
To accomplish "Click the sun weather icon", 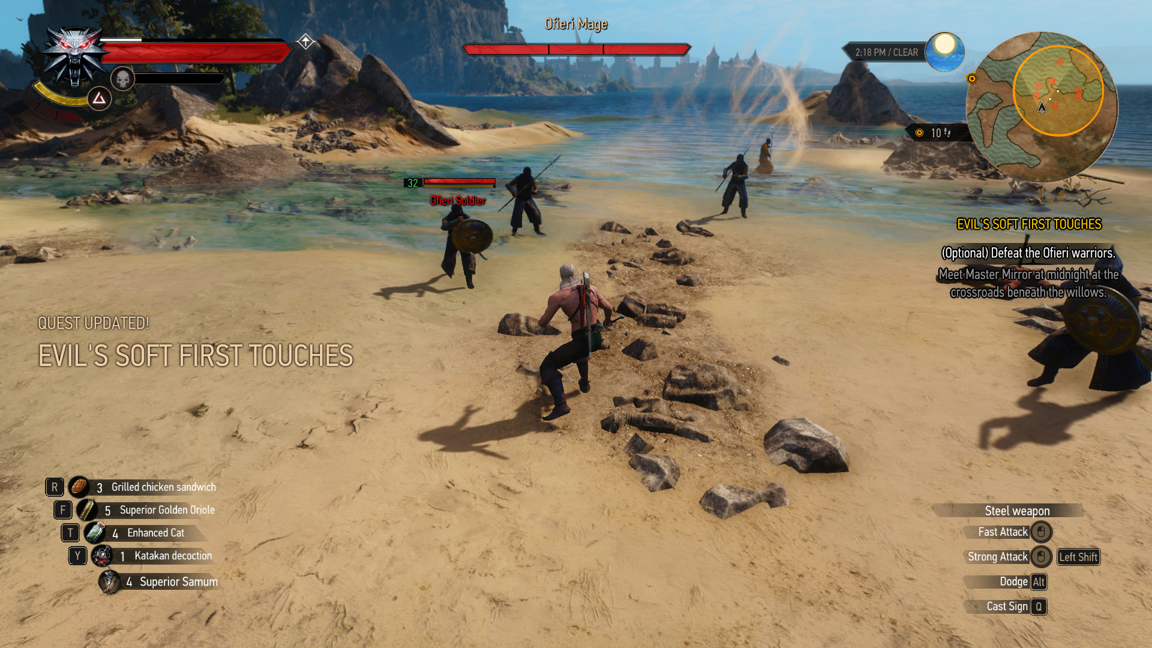I will tap(944, 51).
